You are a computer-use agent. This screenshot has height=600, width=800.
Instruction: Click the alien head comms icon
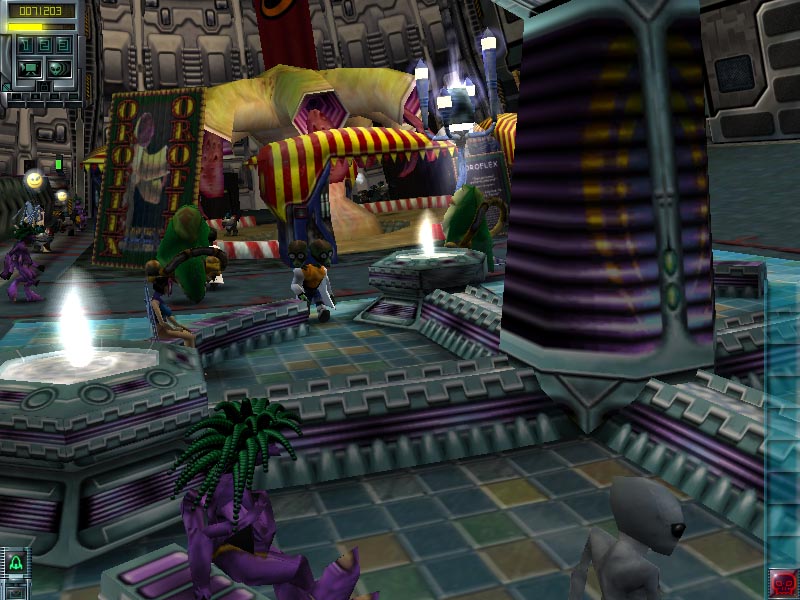coord(58,68)
